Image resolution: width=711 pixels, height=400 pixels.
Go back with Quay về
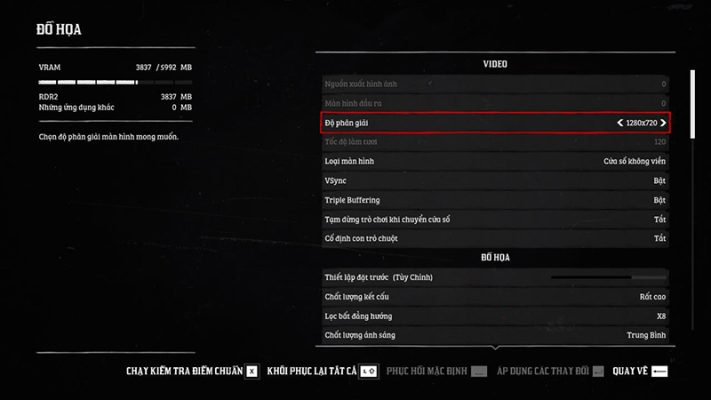pyautogui.click(x=640, y=371)
